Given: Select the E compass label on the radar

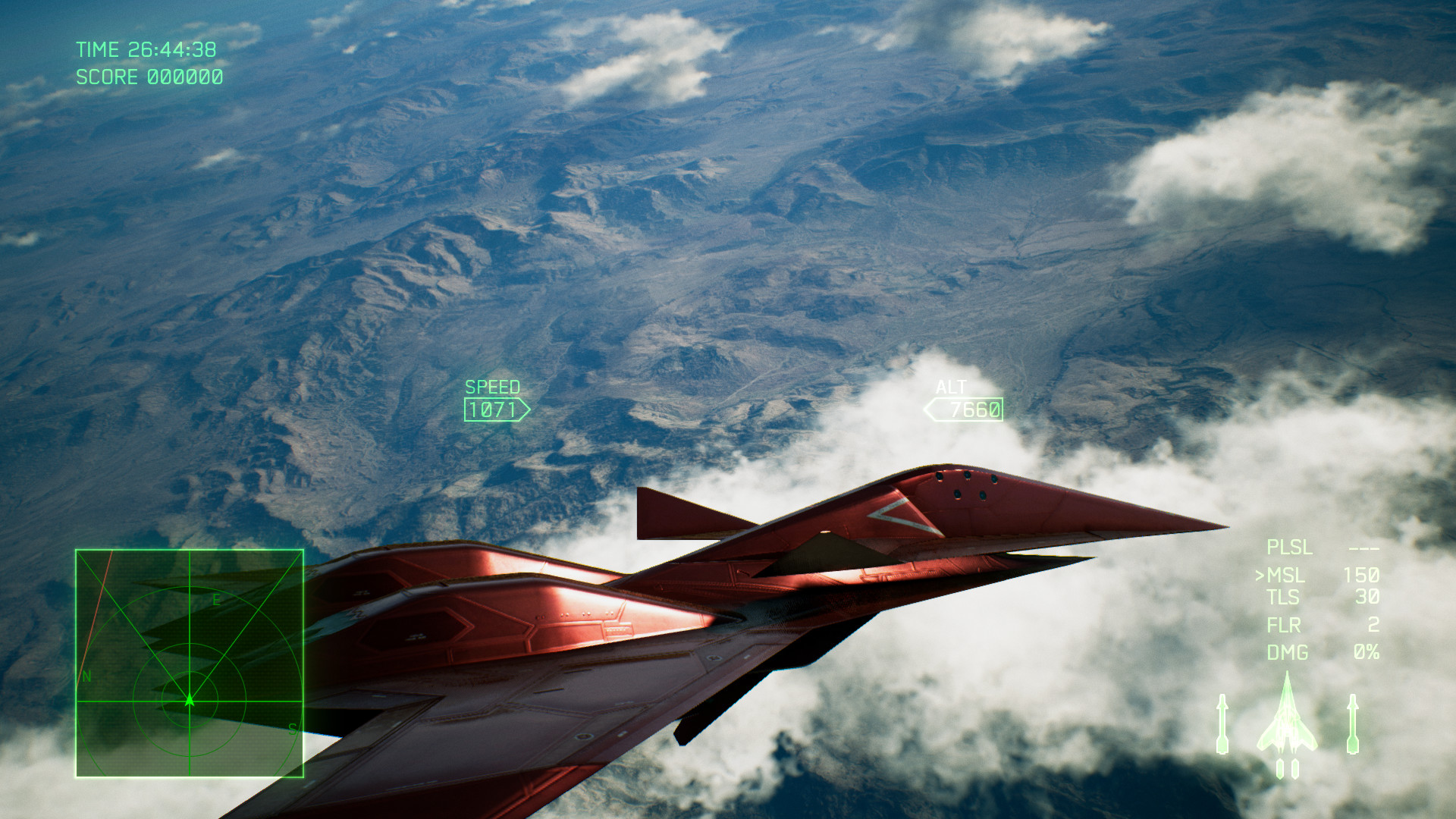Looking at the screenshot, I should [217, 598].
